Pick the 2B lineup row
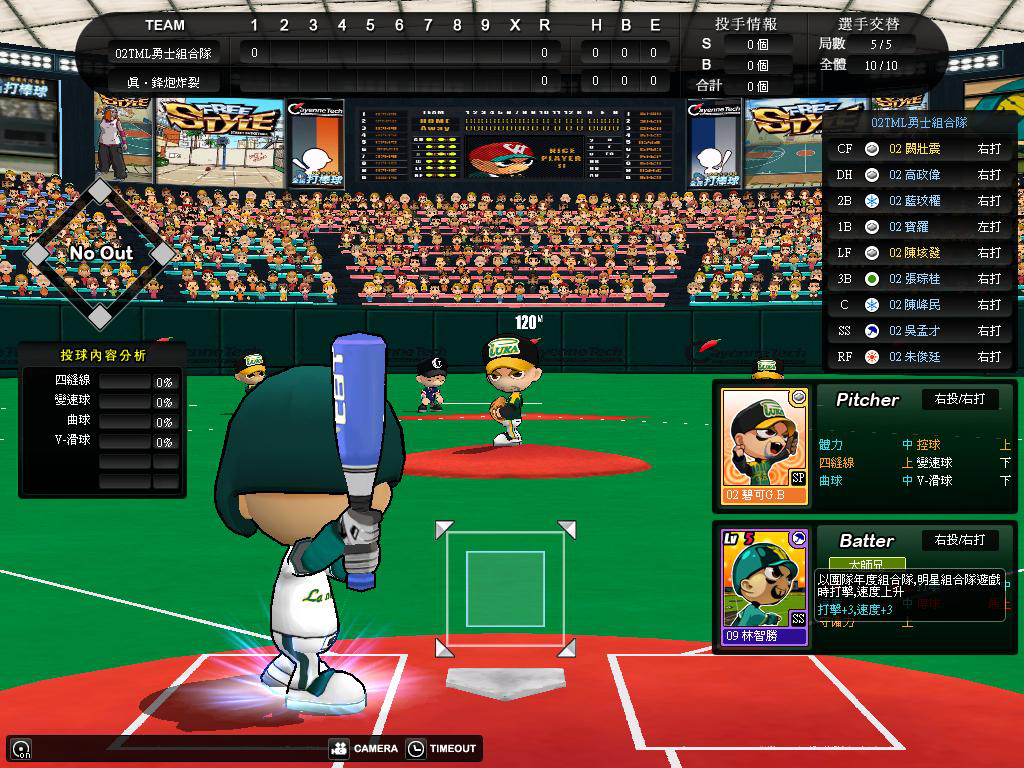The width and height of the screenshot is (1024, 768). tap(918, 201)
